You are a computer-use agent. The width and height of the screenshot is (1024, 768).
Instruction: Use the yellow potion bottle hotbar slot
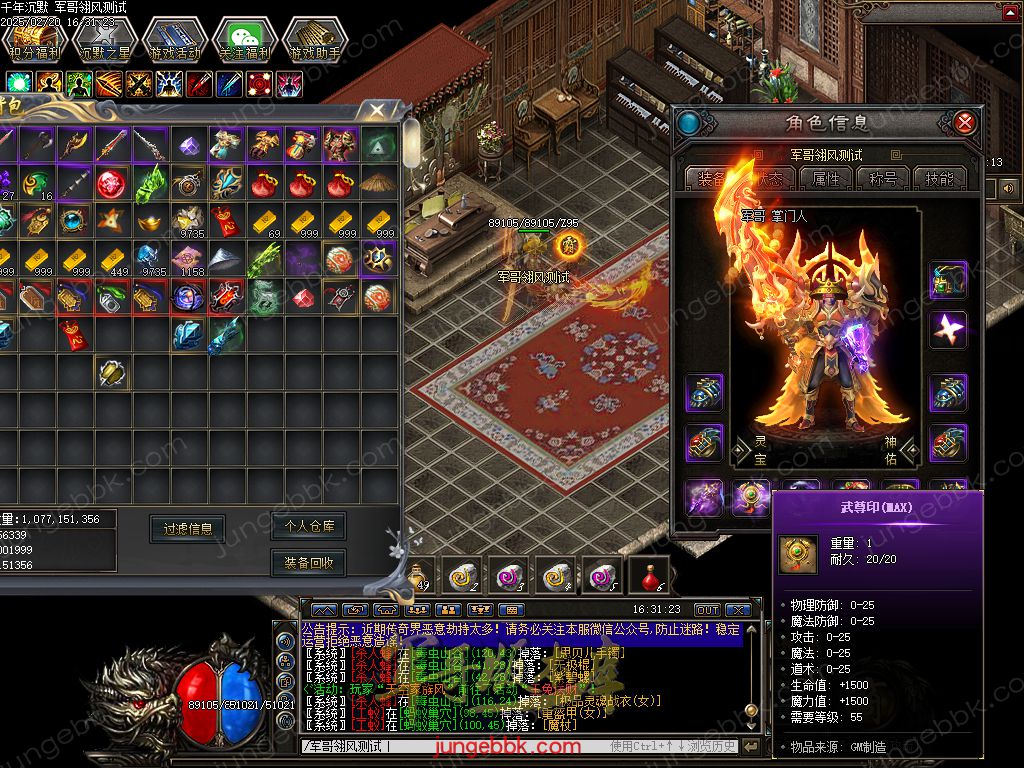pos(418,575)
